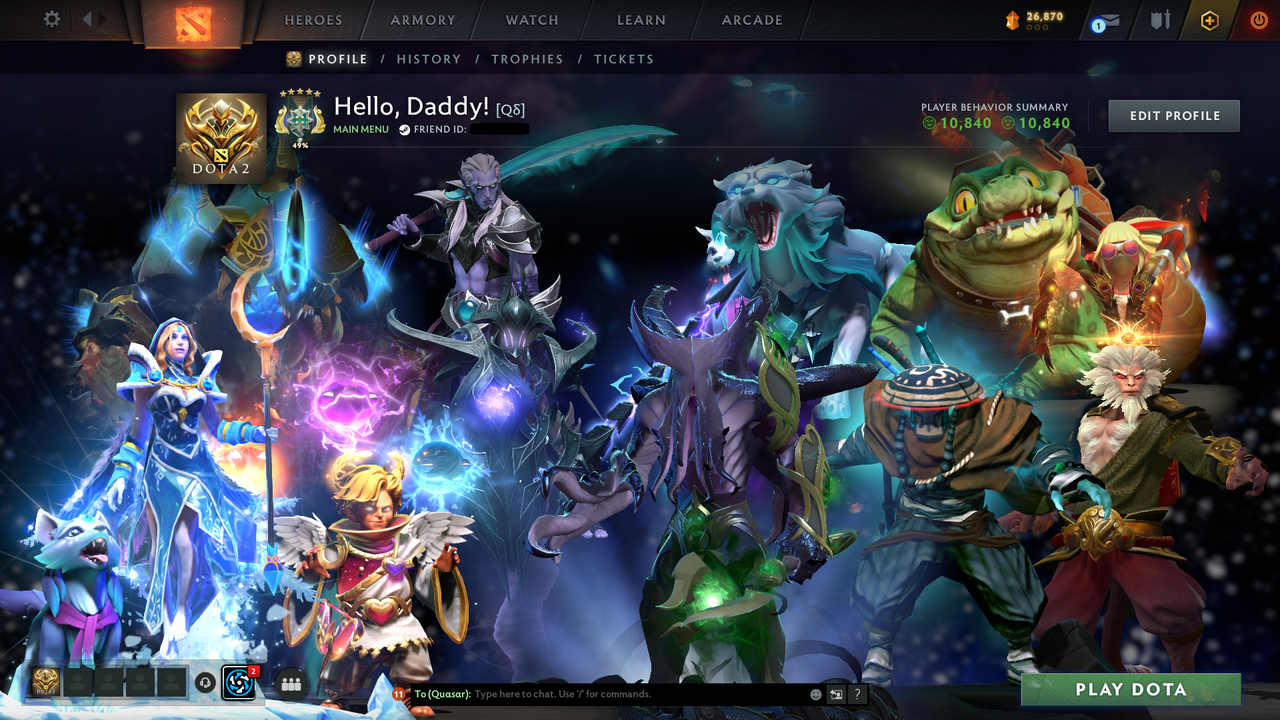Image resolution: width=1280 pixels, height=720 pixels.
Task: Toggle the voice chat headset icon
Action: (x=205, y=683)
